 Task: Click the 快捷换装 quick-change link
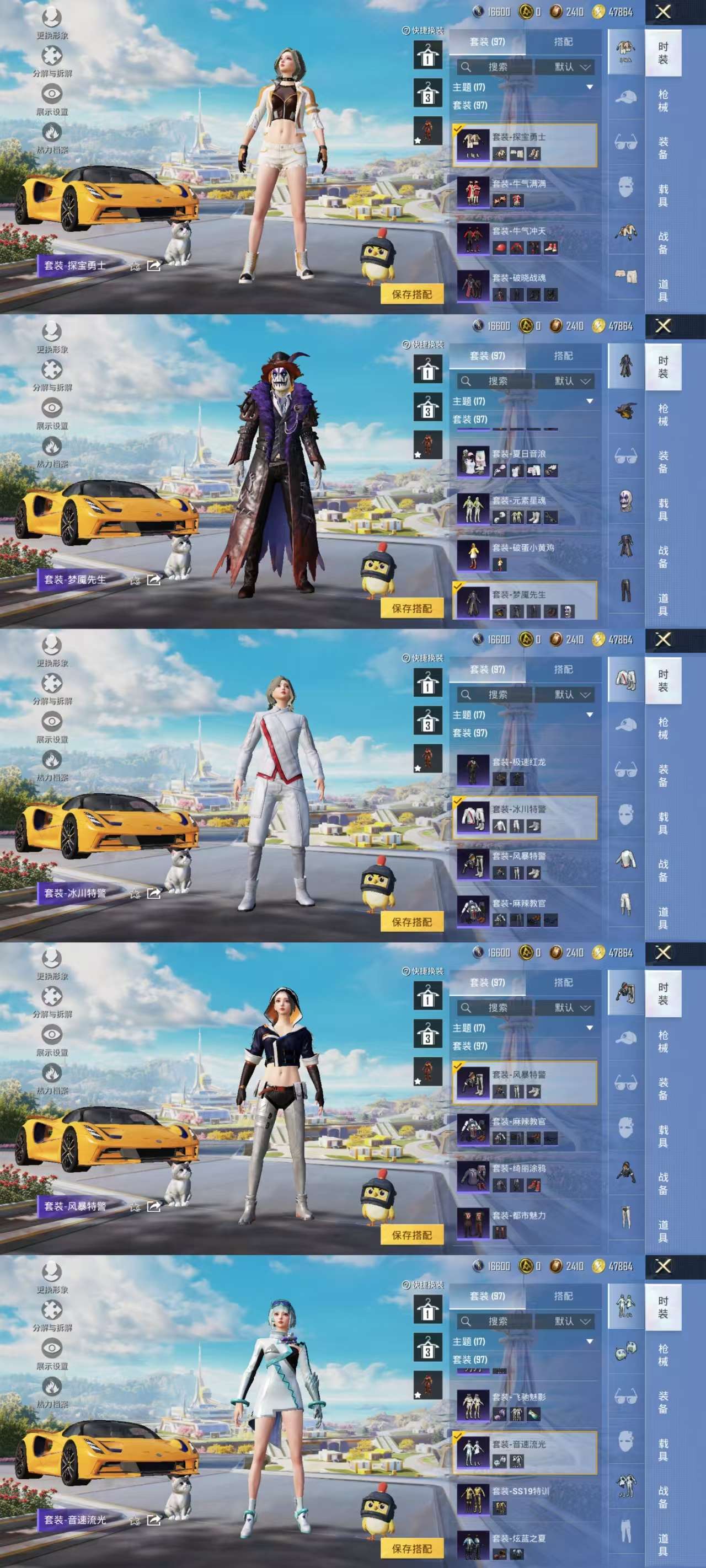tap(428, 31)
